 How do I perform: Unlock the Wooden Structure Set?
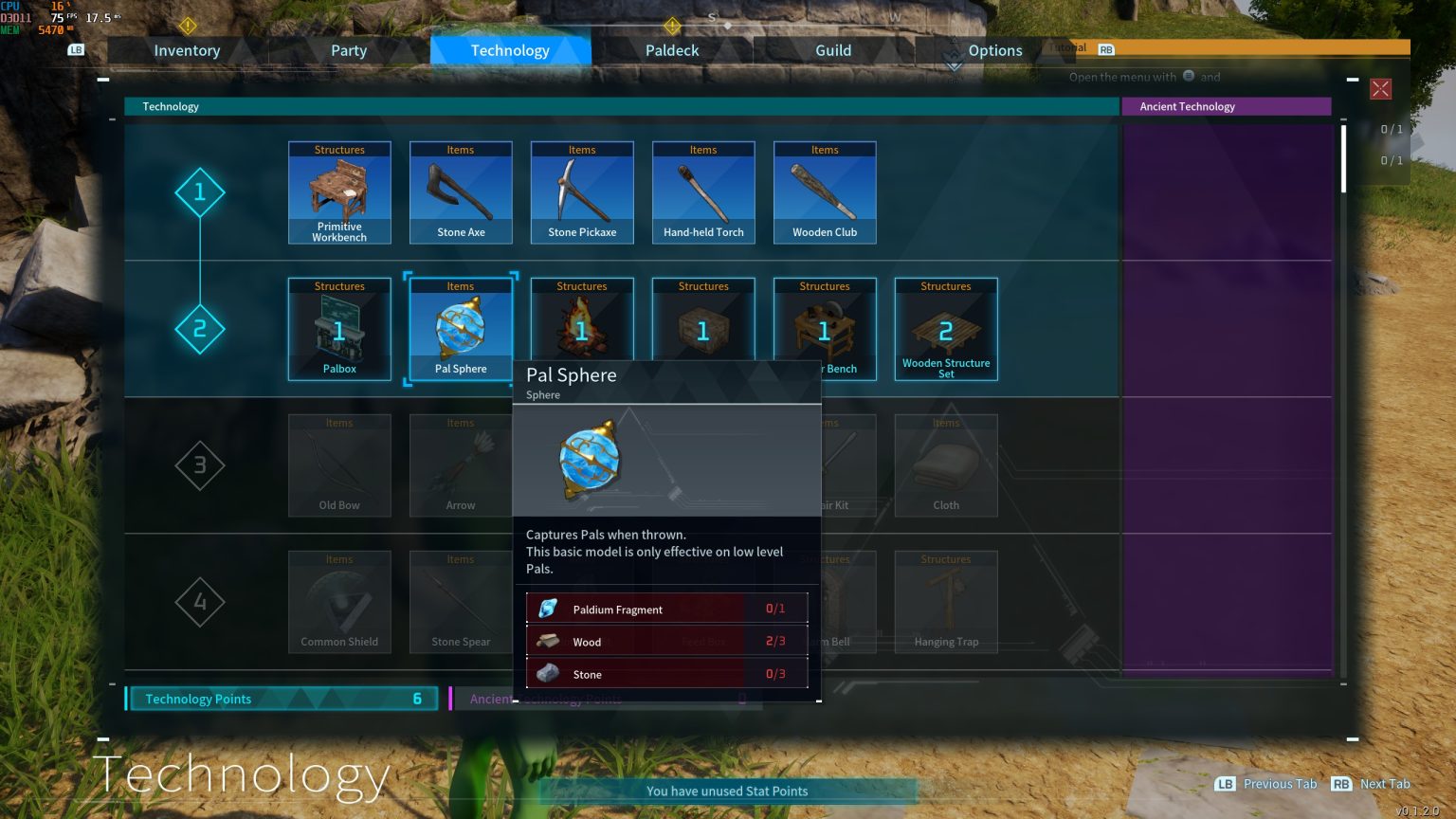(x=946, y=329)
